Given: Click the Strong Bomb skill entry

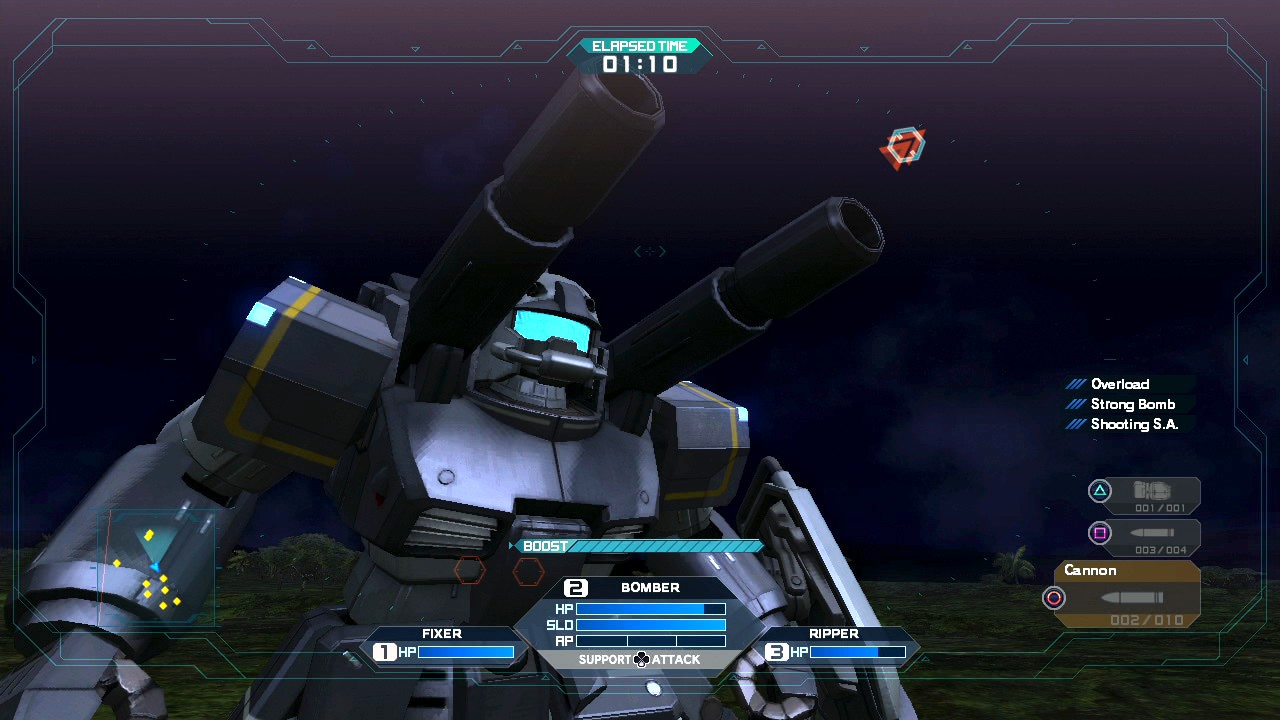Looking at the screenshot, I should point(1132,404).
